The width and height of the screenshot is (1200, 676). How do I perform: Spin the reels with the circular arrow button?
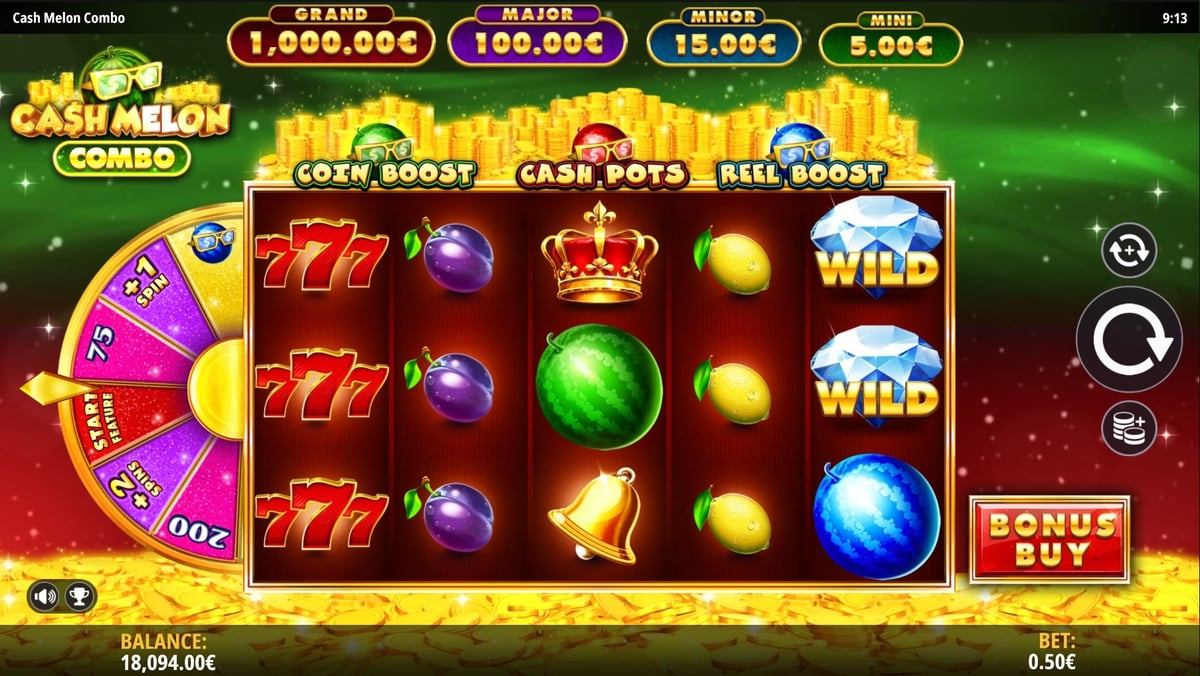[1129, 339]
